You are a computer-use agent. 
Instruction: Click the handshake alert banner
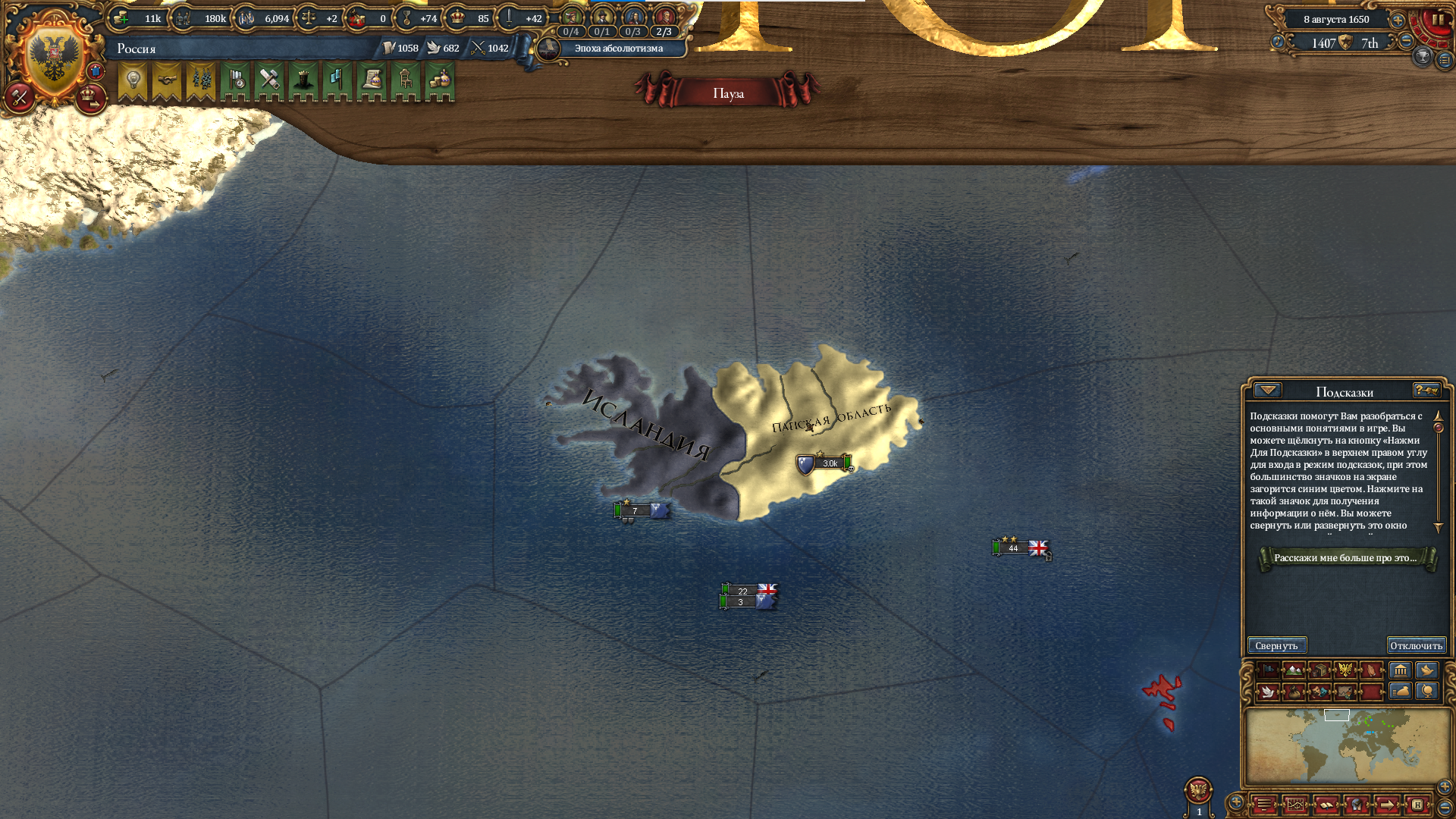pyautogui.click(x=167, y=80)
